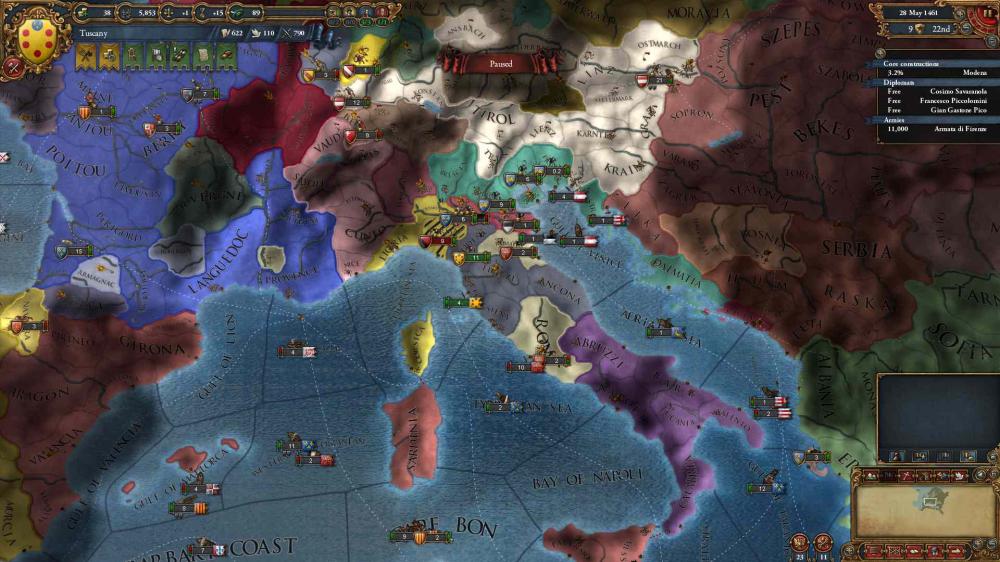
Task: Open the round red button under the shield
Action: pyautogui.click(x=13, y=68)
